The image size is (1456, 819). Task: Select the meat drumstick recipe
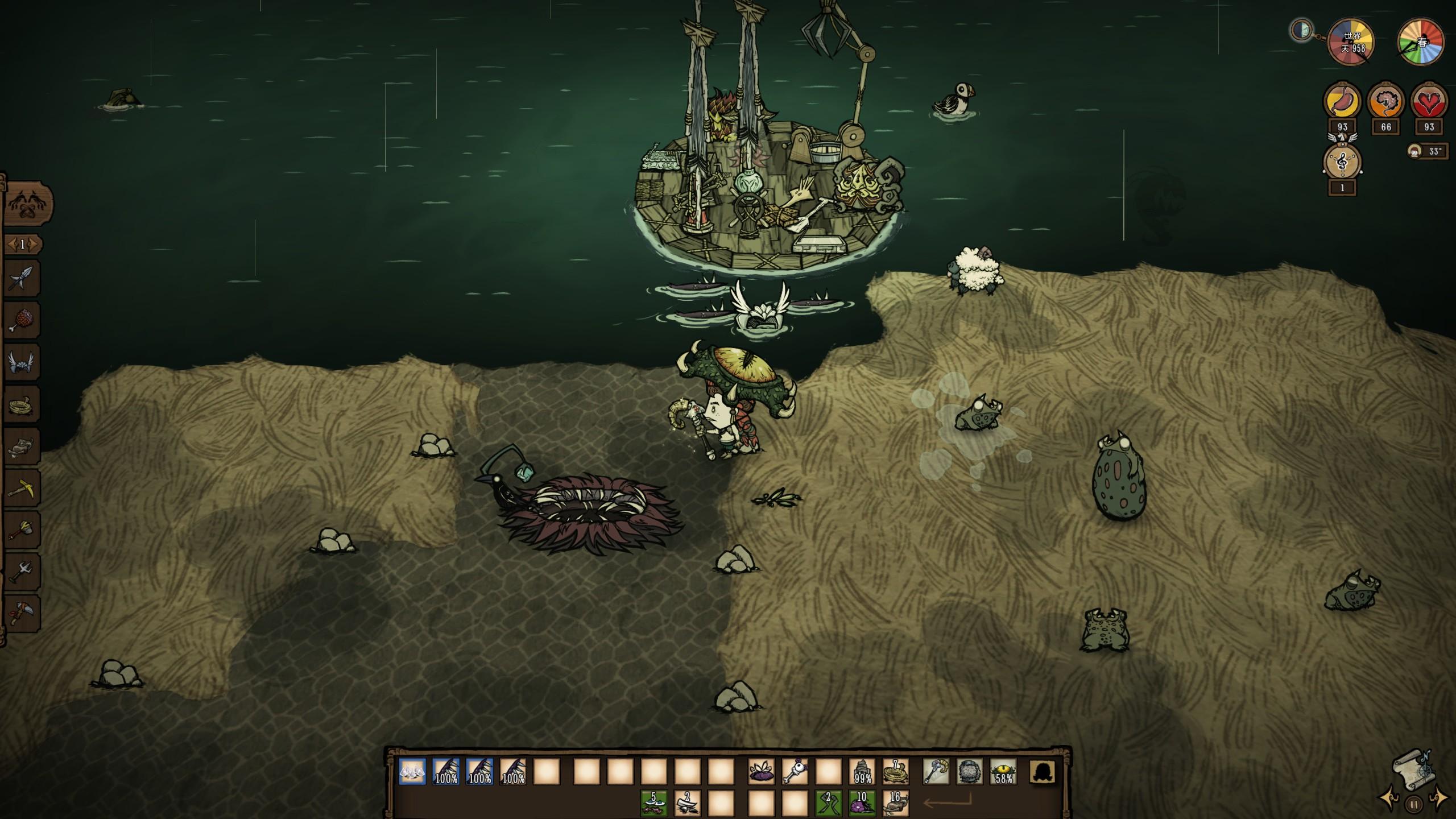[x=22, y=321]
